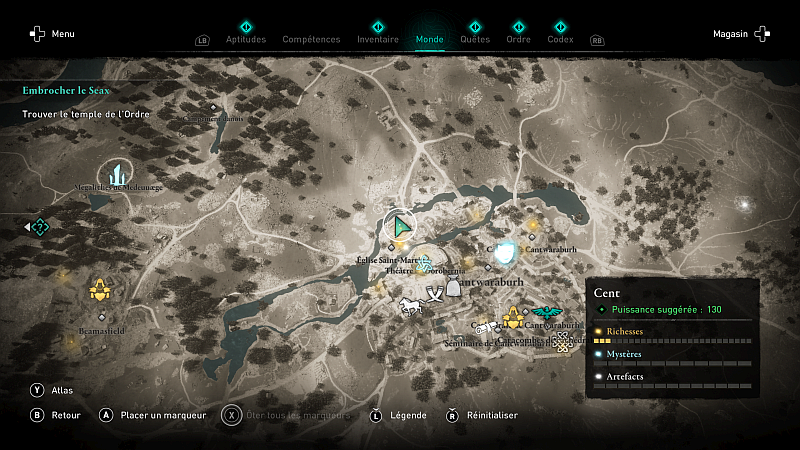Viewport: 800px width, 450px height.
Task: Click the golden armor marker near Beamasfield
Action: click(99, 290)
